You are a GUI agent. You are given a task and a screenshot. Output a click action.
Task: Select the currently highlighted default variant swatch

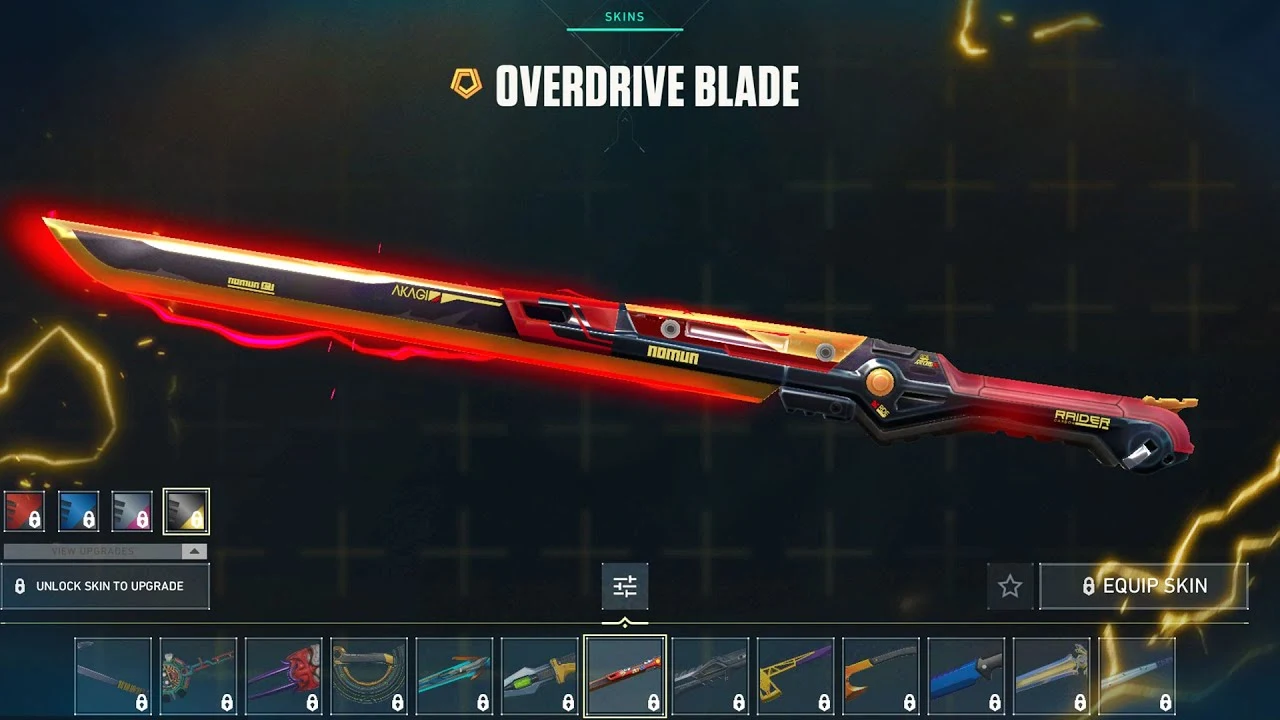pos(187,511)
